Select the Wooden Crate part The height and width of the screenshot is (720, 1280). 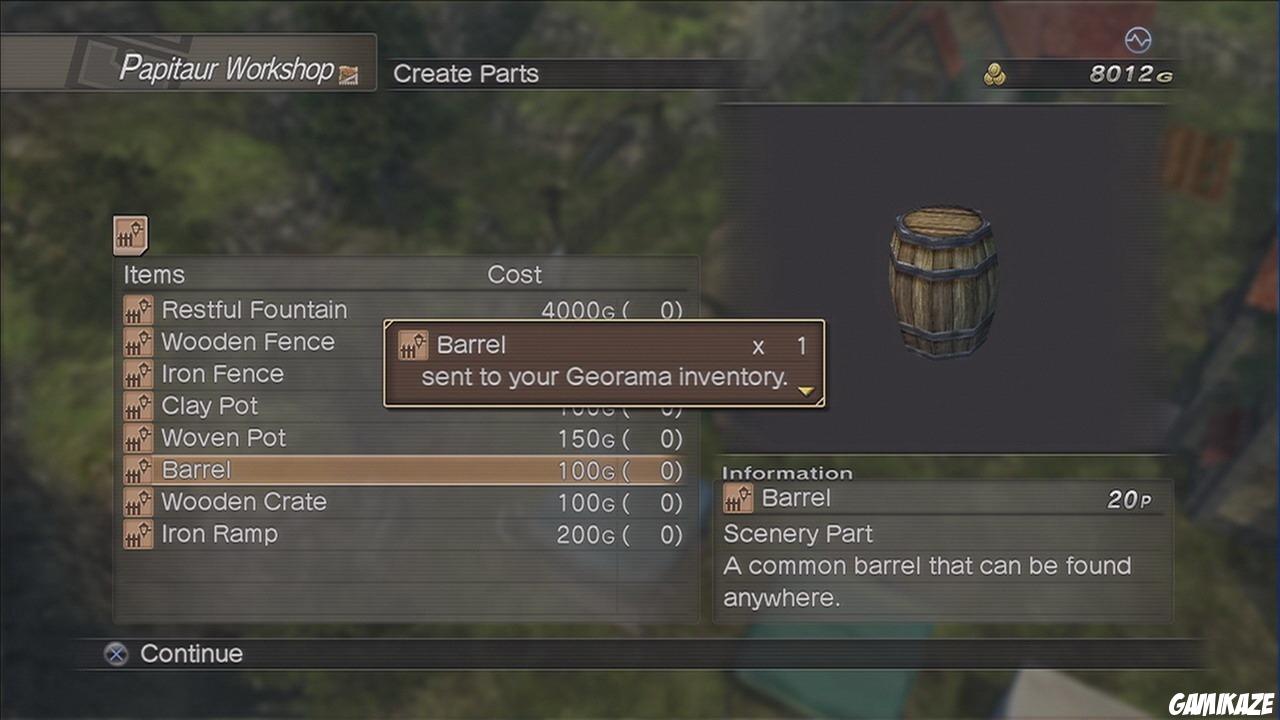click(x=244, y=502)
